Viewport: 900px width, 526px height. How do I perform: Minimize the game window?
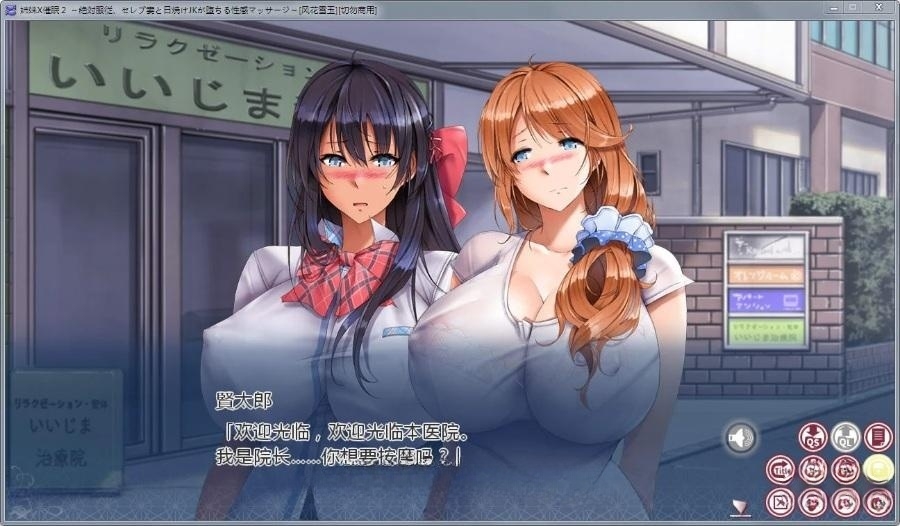828,8
